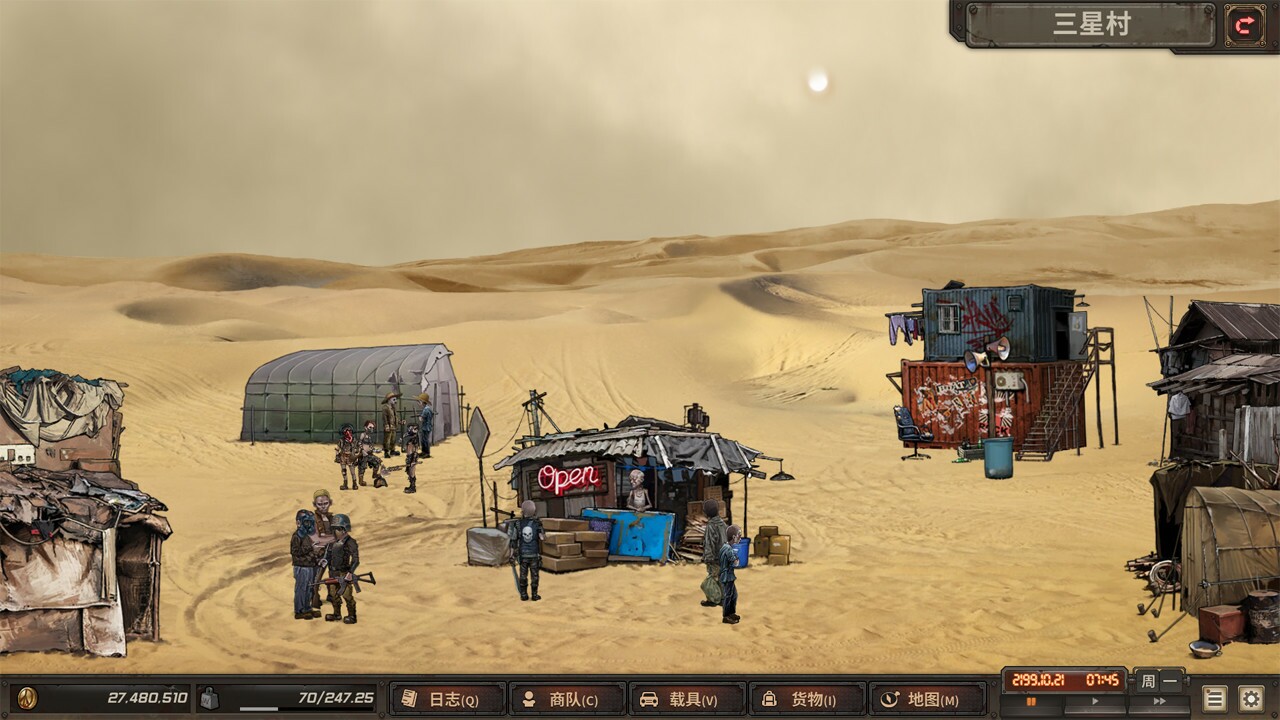Open the quest list icon near settings
Screen dimensions: 1280x720
pos(1214,698)
